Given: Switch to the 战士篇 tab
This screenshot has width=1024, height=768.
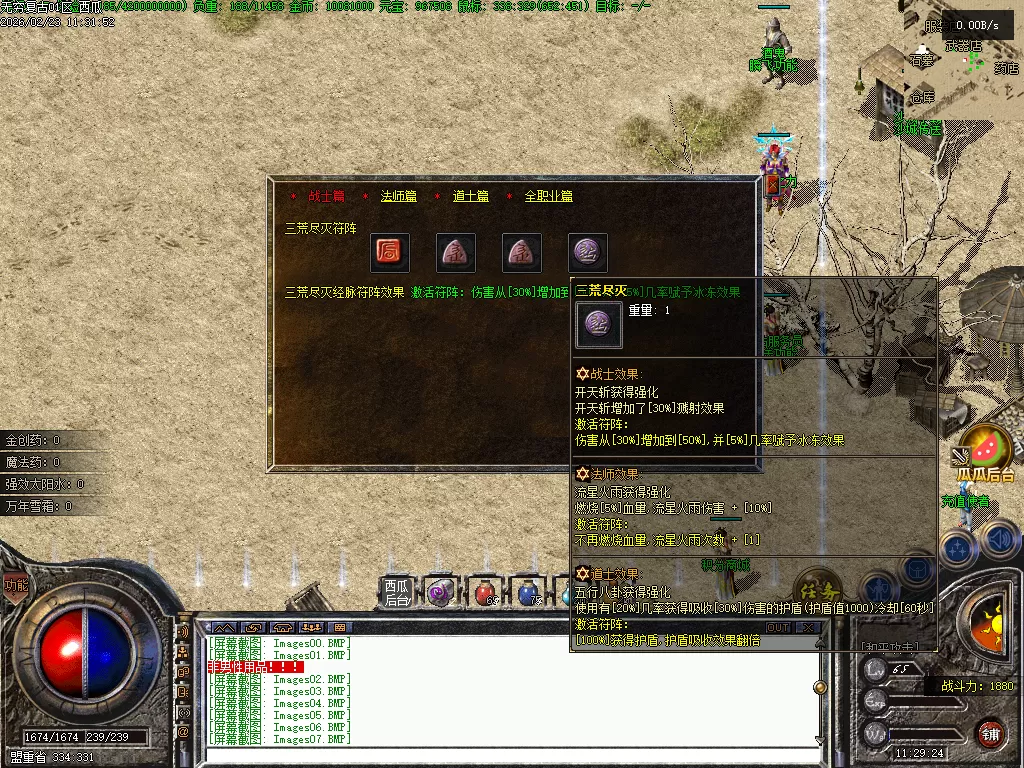Looking at the screenshot, I should 326,197.
